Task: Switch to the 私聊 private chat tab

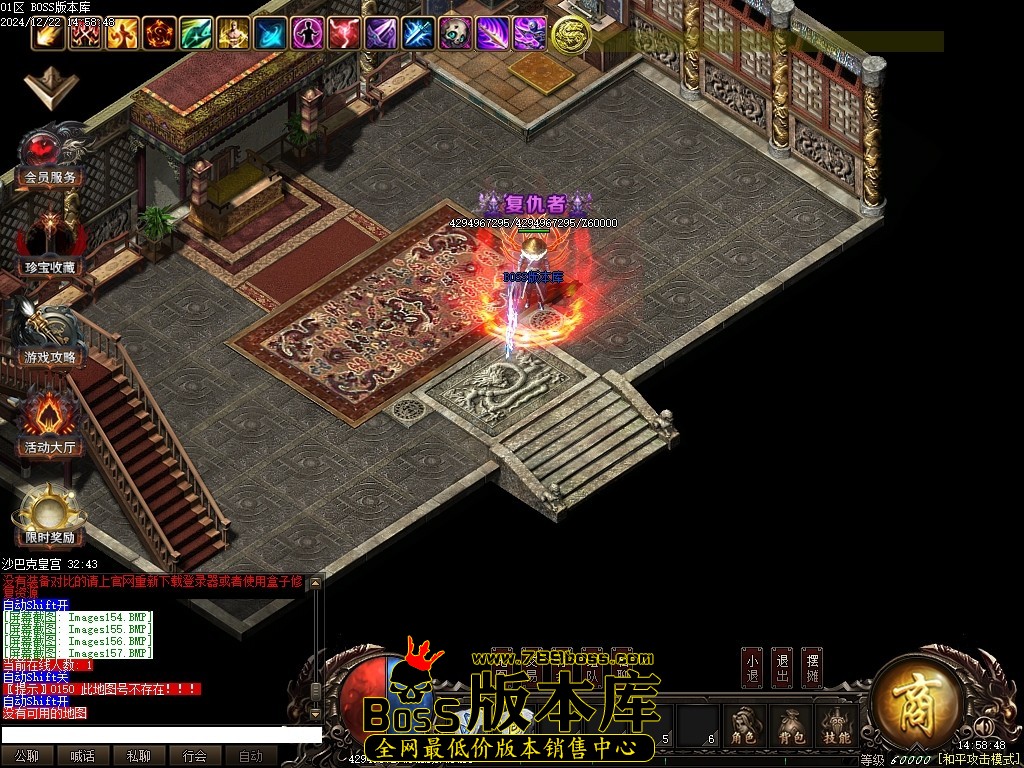Action: 139,756
